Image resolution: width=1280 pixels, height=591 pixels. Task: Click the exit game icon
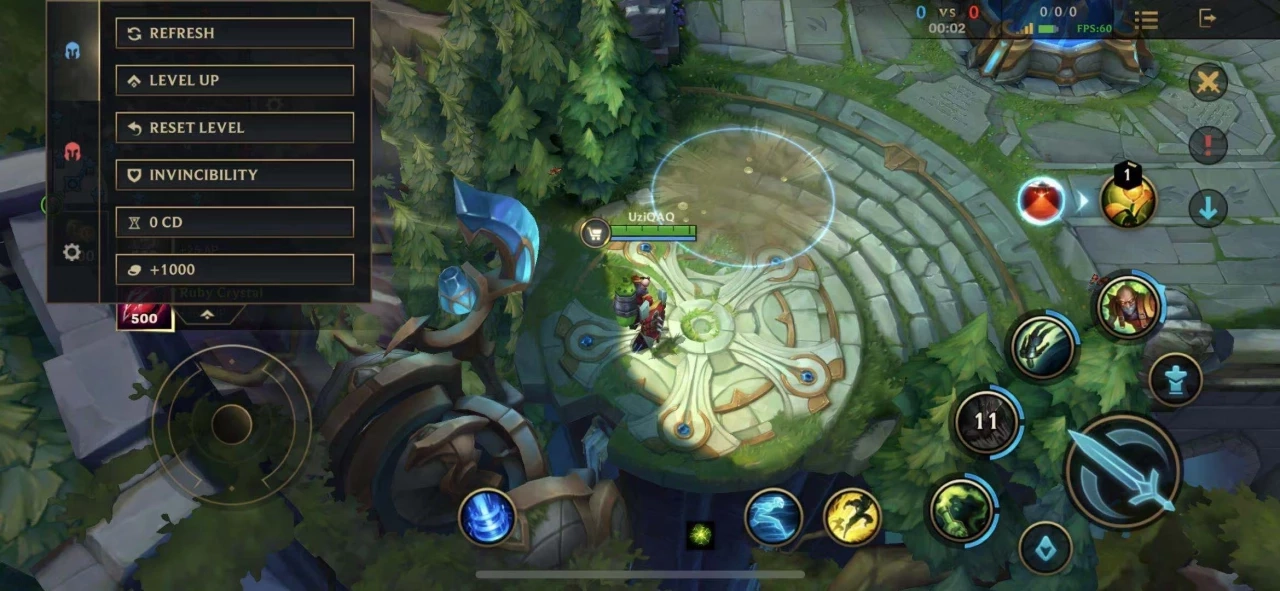pos(1207,18)
